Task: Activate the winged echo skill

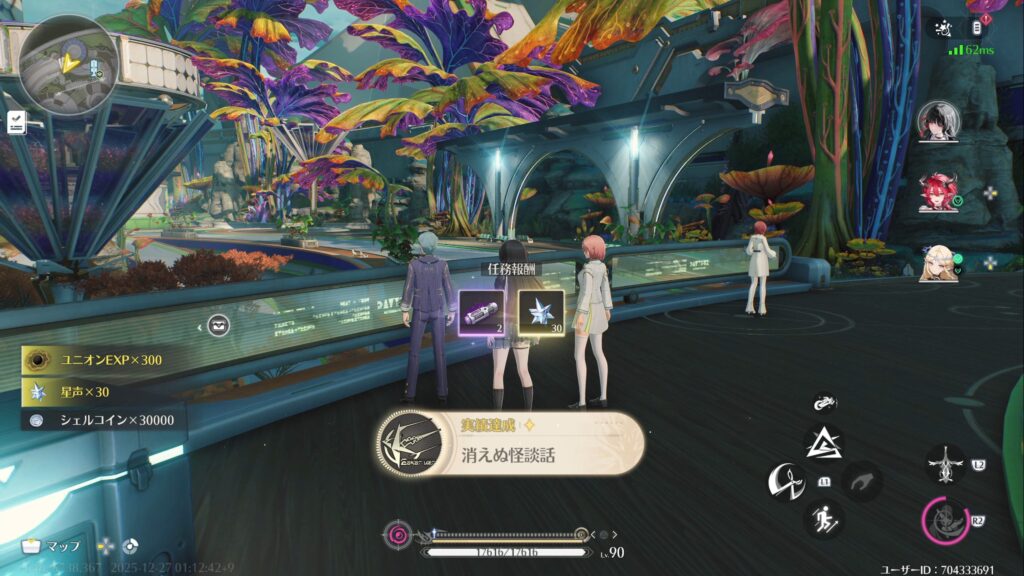Action: click(x=944, y=464)
